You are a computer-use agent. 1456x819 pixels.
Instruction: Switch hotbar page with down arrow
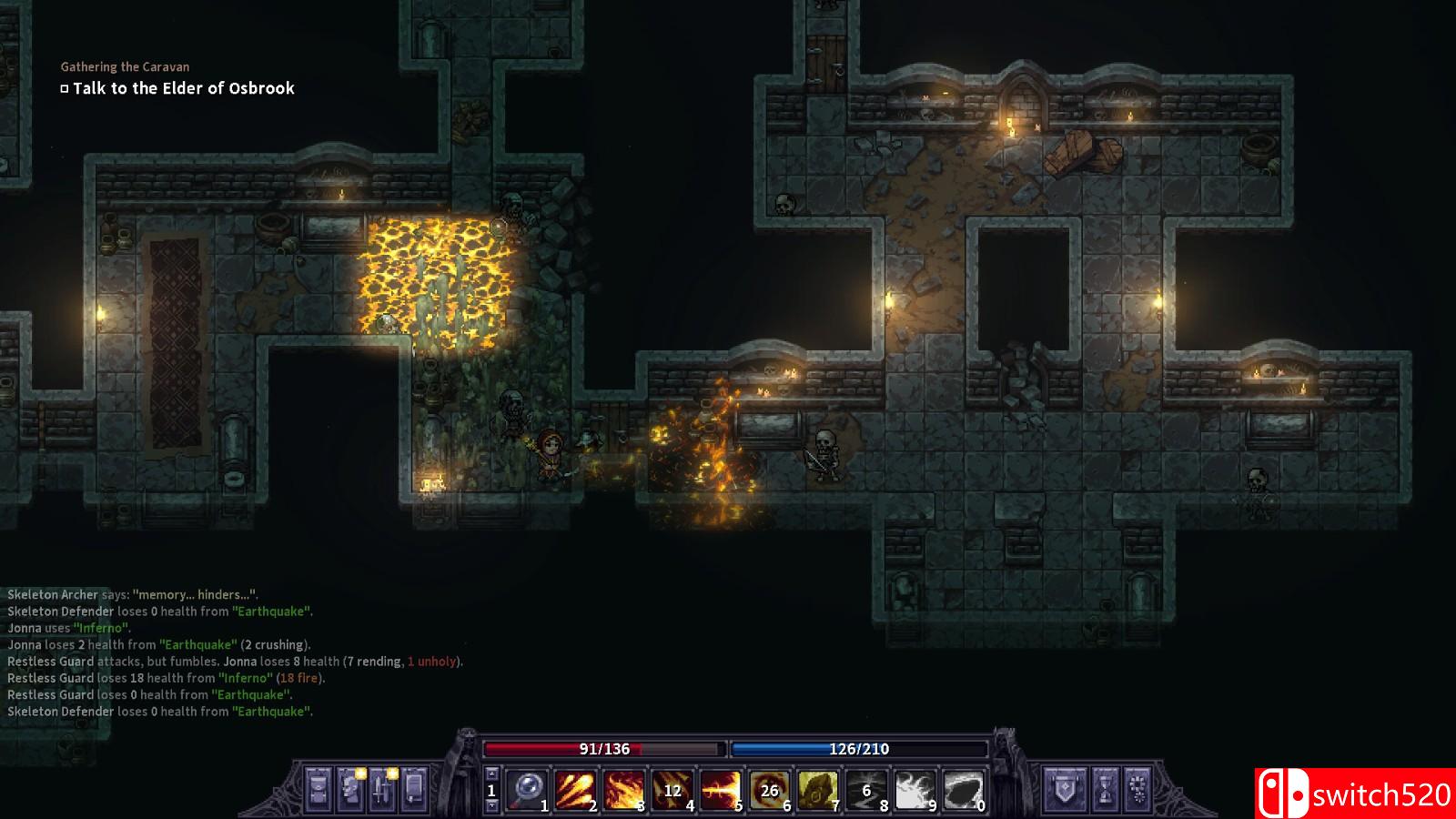(x=491, y=806)
